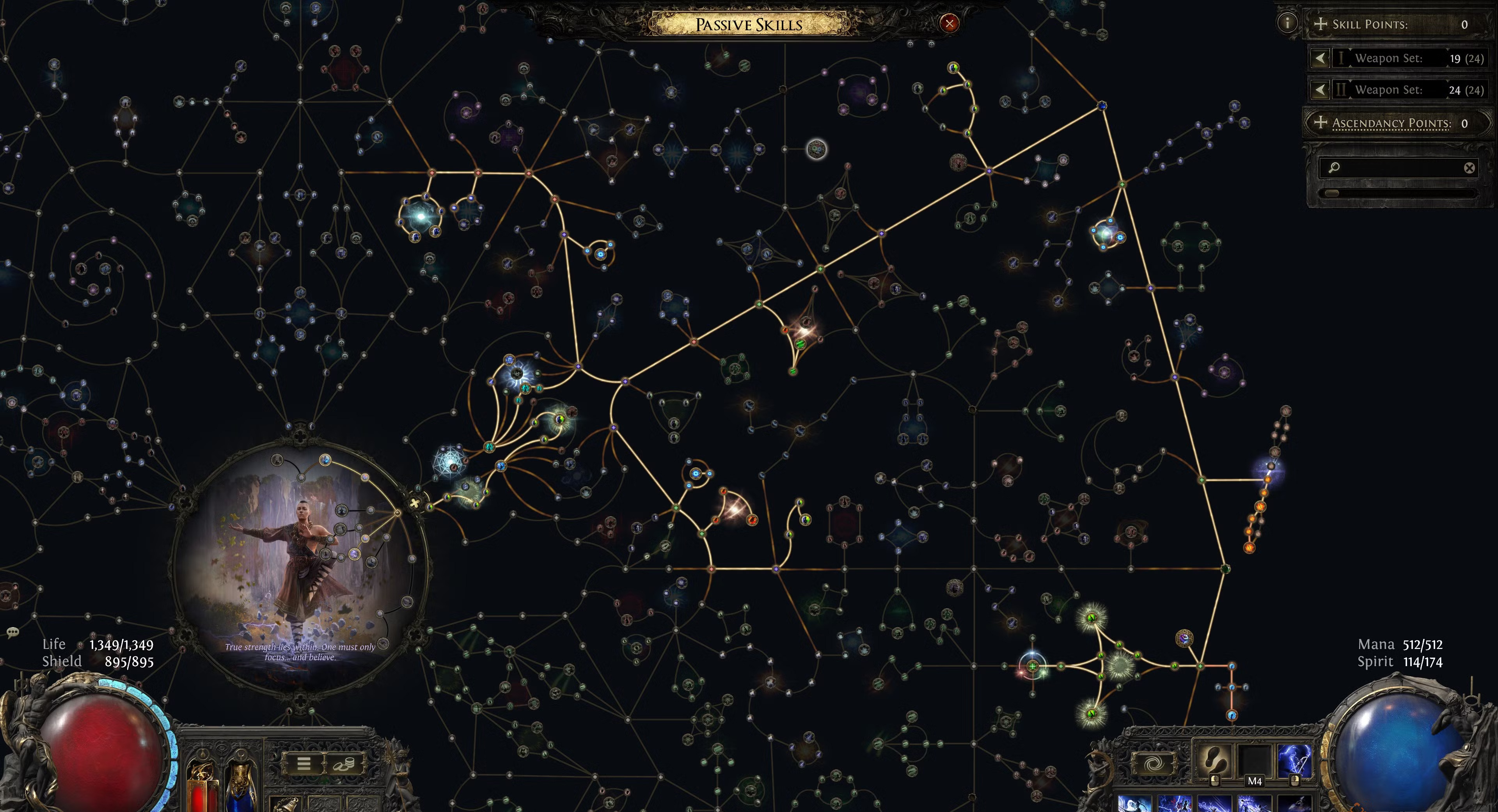Open the three-line hamburger menu

tap(304, 764)
